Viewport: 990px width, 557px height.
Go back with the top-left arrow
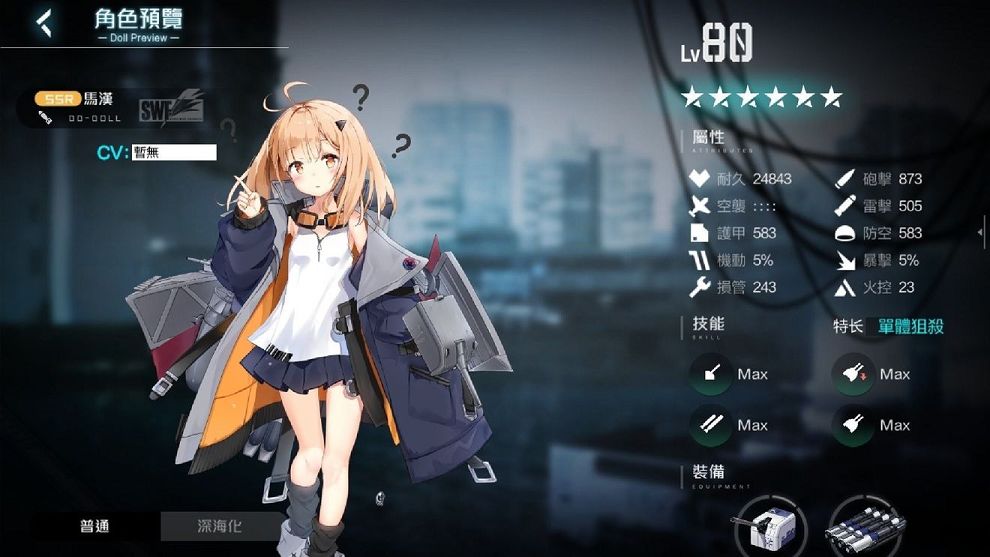point(44,23)
